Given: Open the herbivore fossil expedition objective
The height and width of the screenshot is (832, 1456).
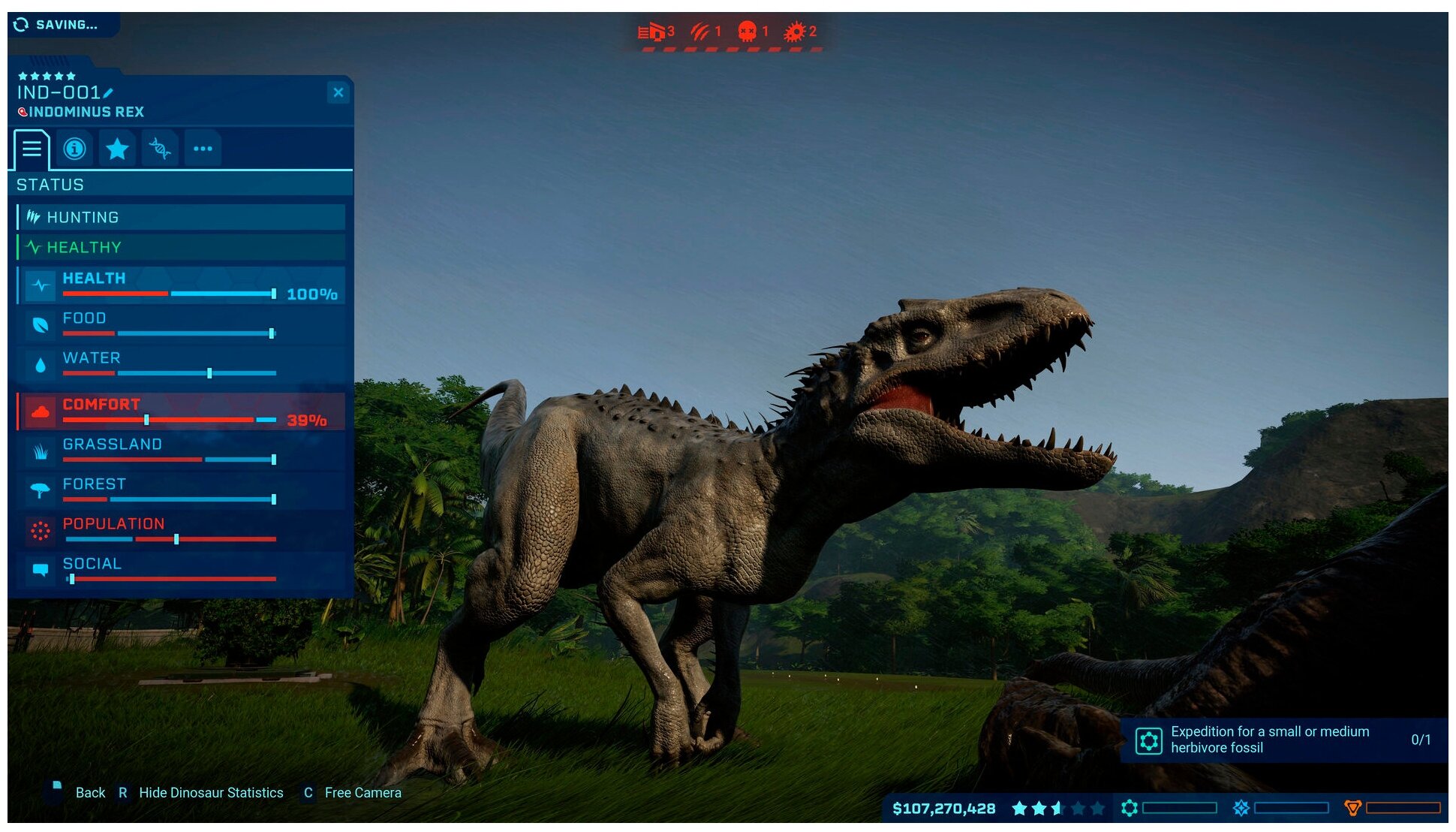Looking at the screenshot, I should (x=1283, y=740).
